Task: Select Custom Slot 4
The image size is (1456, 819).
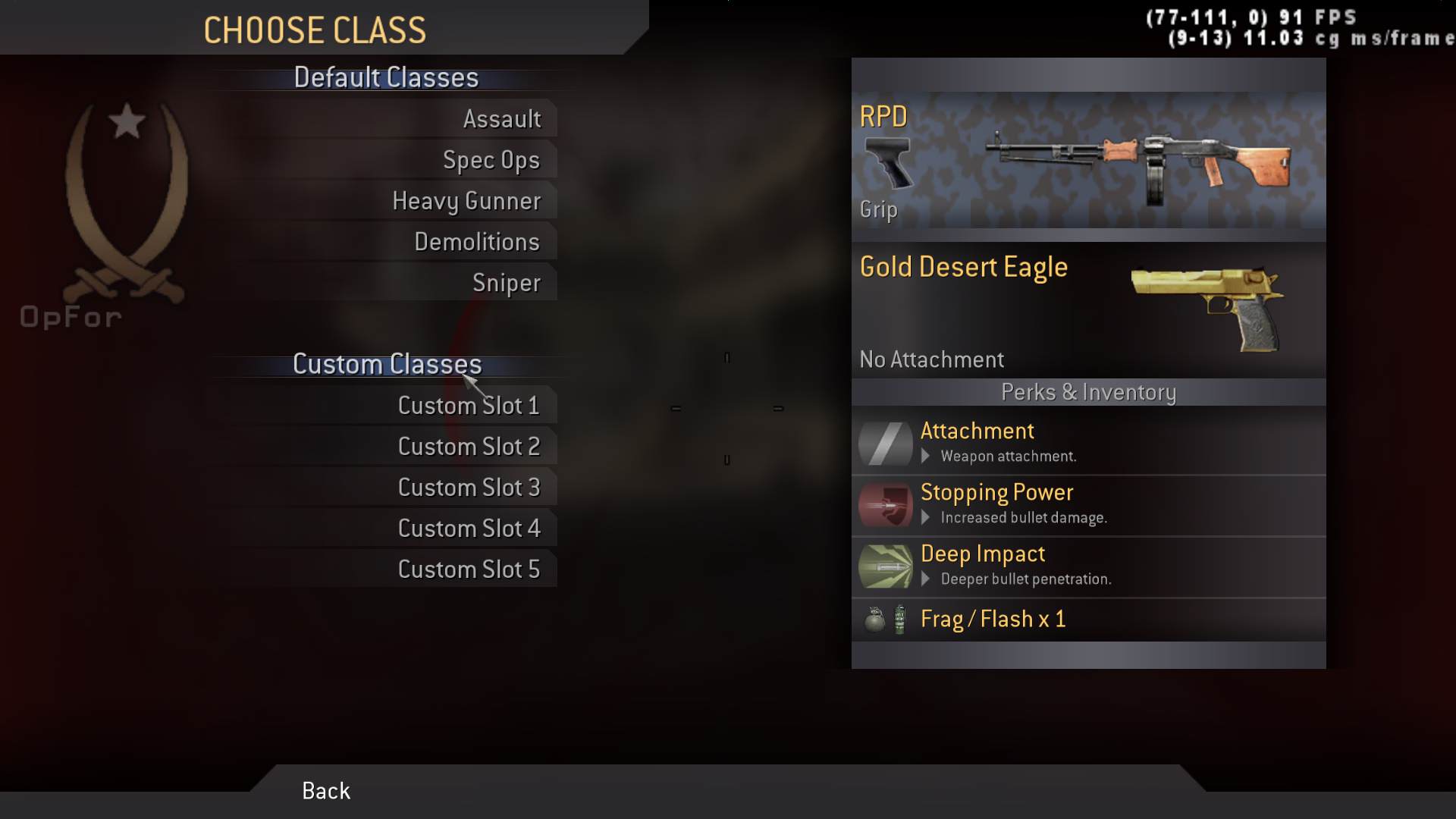Action: tap(469, 529)
